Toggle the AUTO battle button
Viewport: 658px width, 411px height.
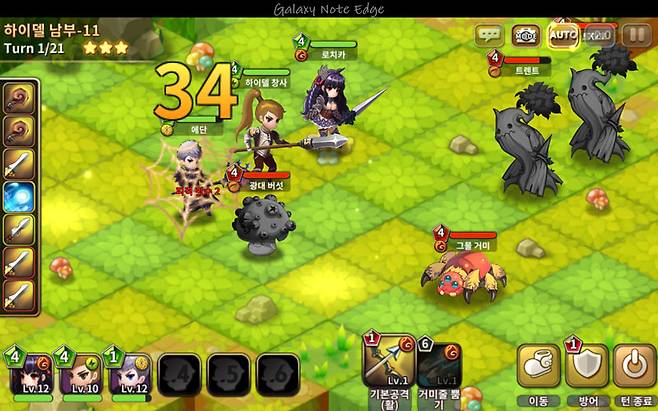562,35
